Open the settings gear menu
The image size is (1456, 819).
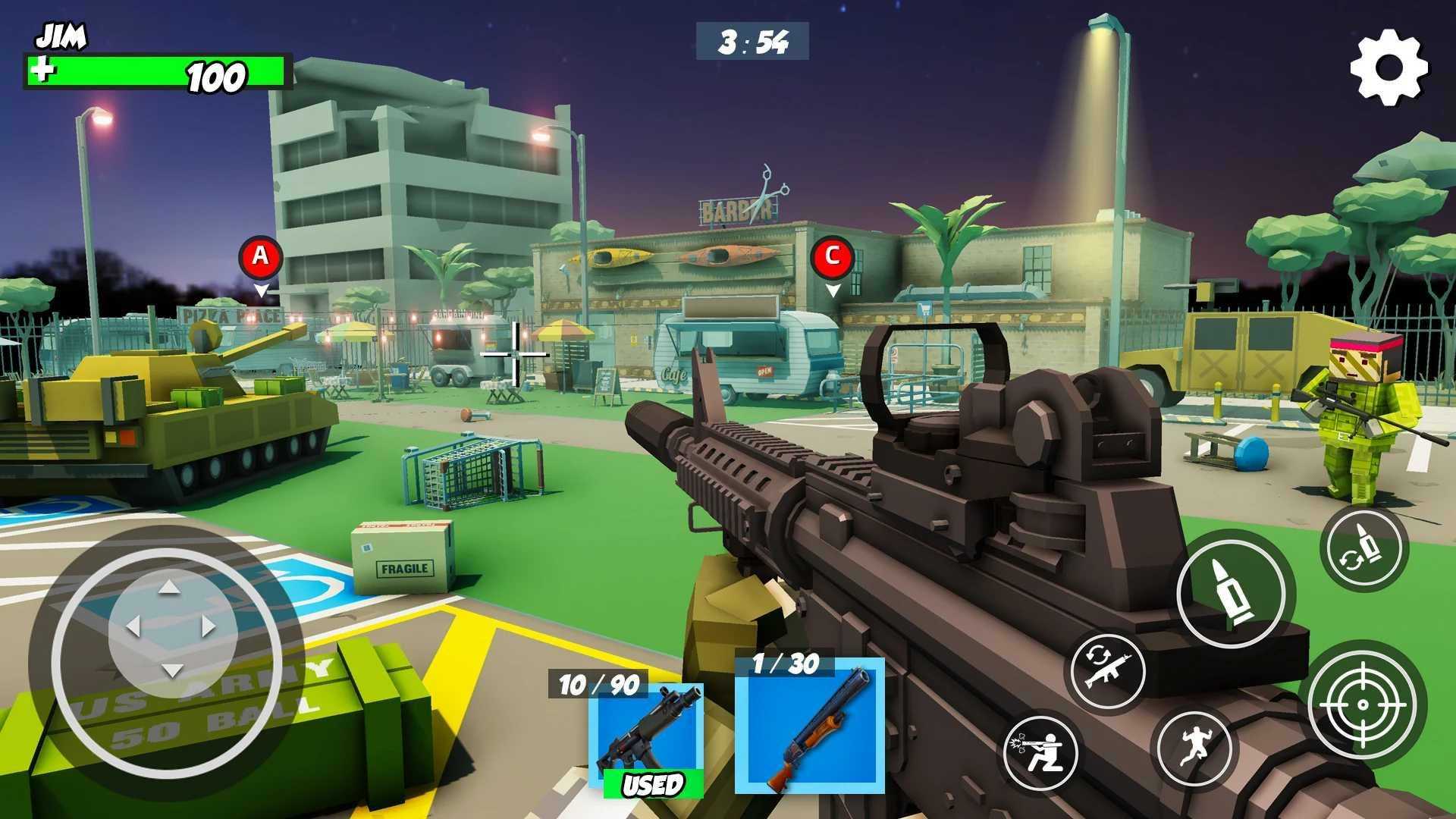(x=1389, y=67)
